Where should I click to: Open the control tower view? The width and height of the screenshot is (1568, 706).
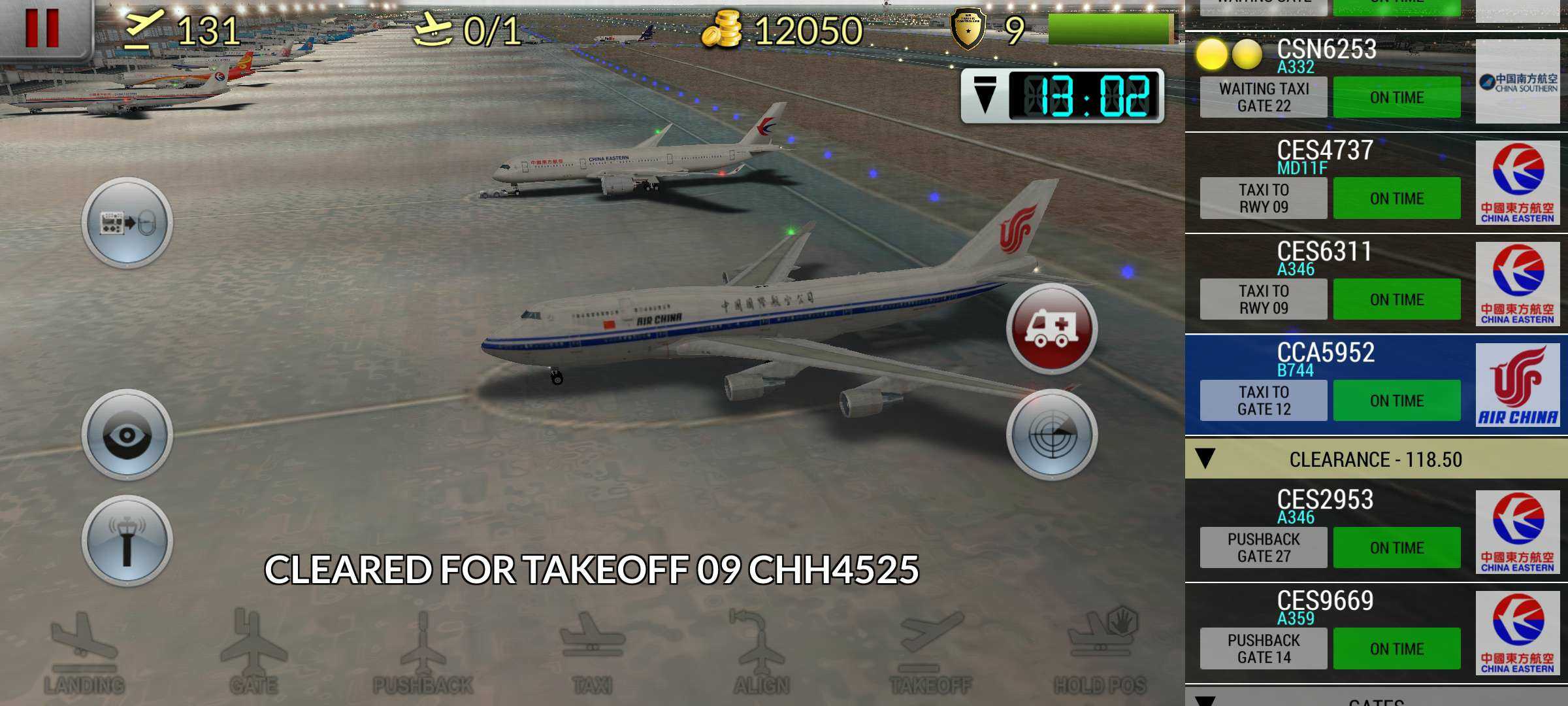127,541
